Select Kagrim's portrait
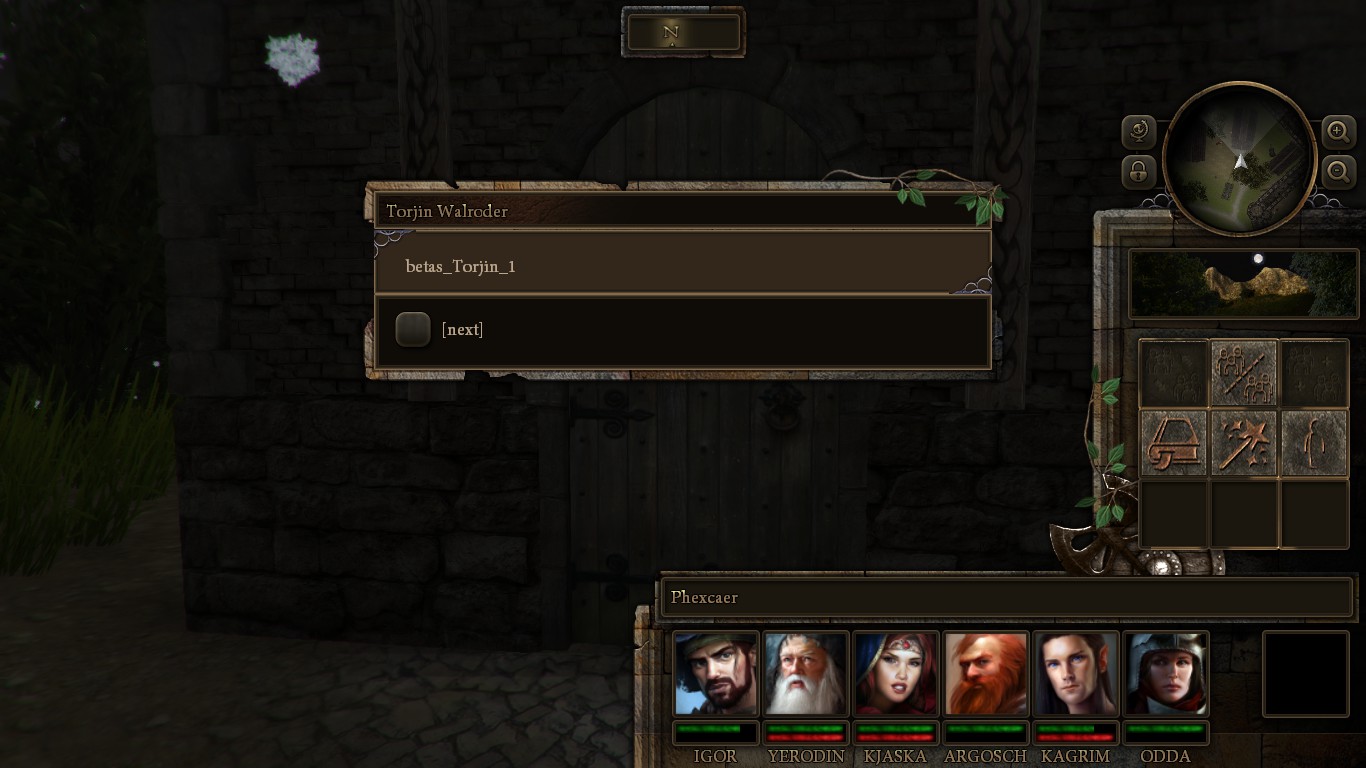Screen dimensions: 1366x768 (1075, 673)
